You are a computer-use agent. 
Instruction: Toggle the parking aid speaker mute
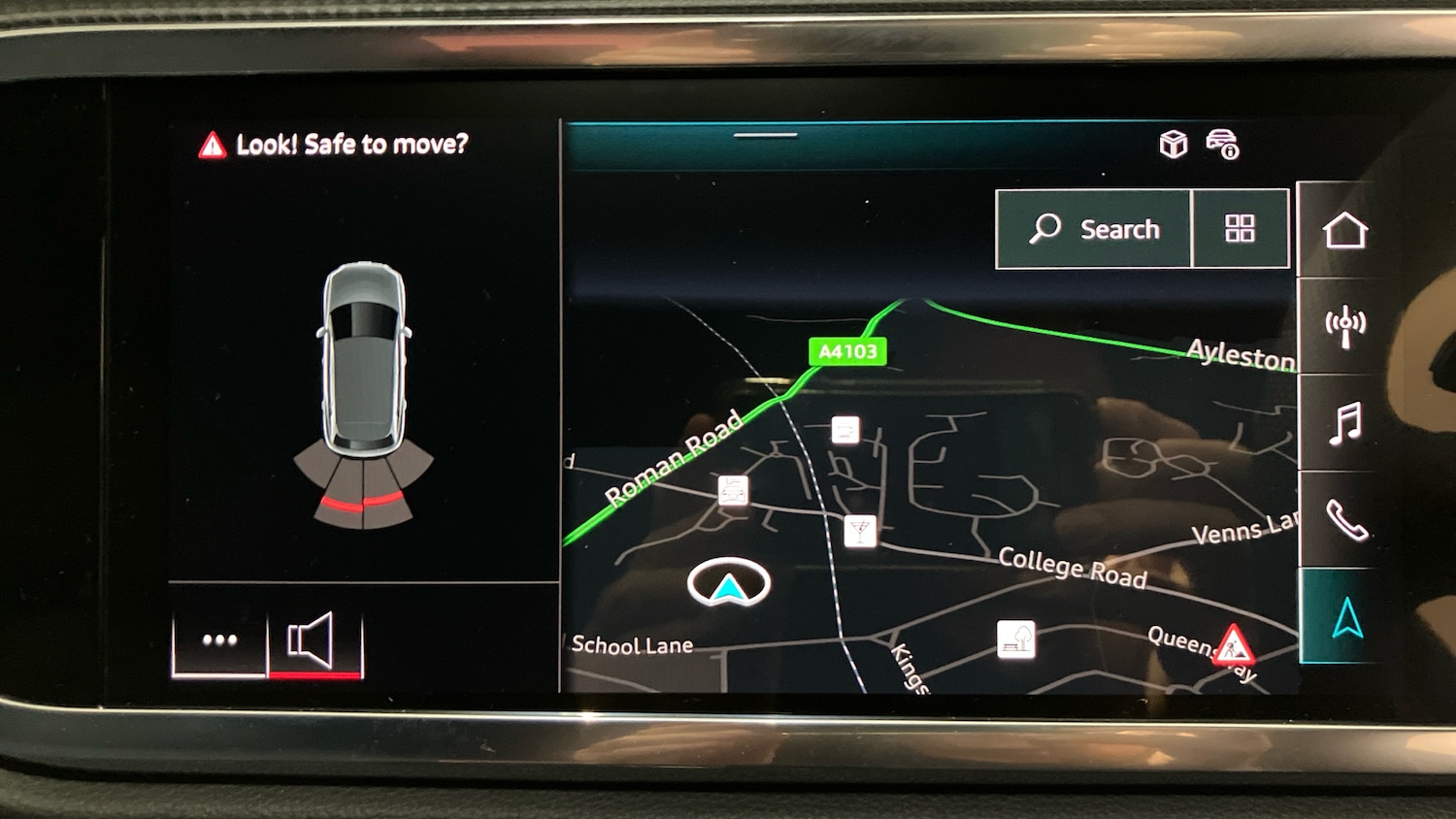click(x=314, y=640)
